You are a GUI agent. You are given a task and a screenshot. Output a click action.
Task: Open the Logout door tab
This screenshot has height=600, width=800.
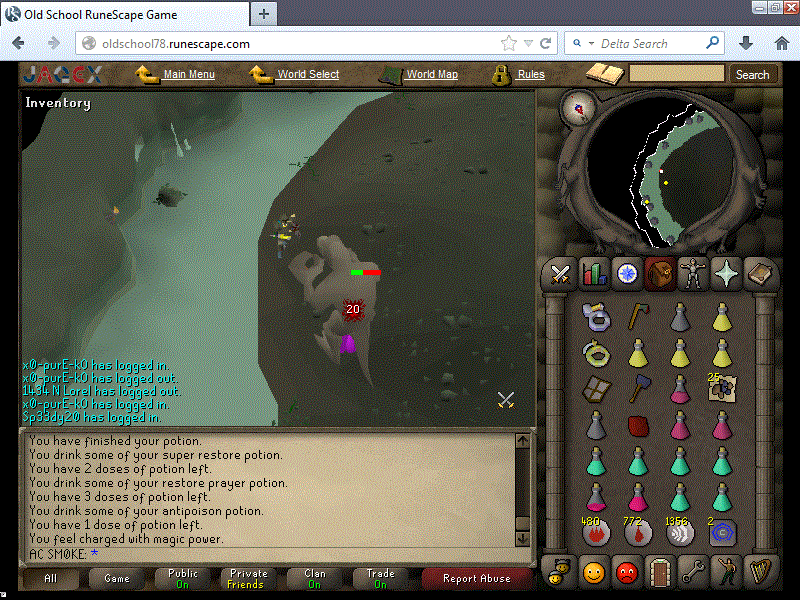(660, 573)
